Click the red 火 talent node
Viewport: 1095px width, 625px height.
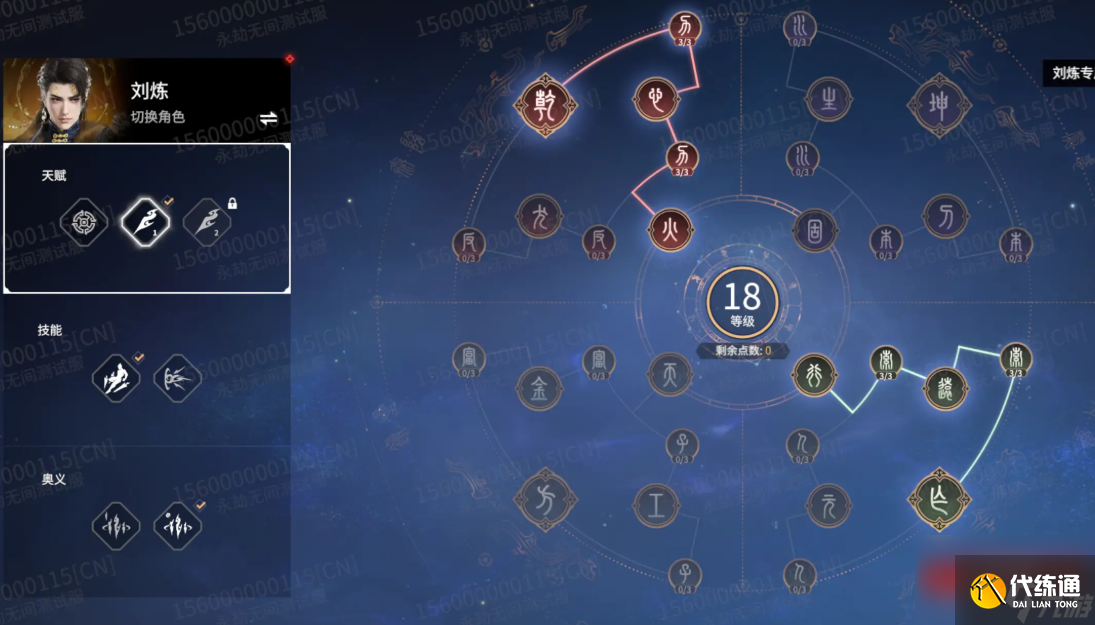[x=669, y=230]
